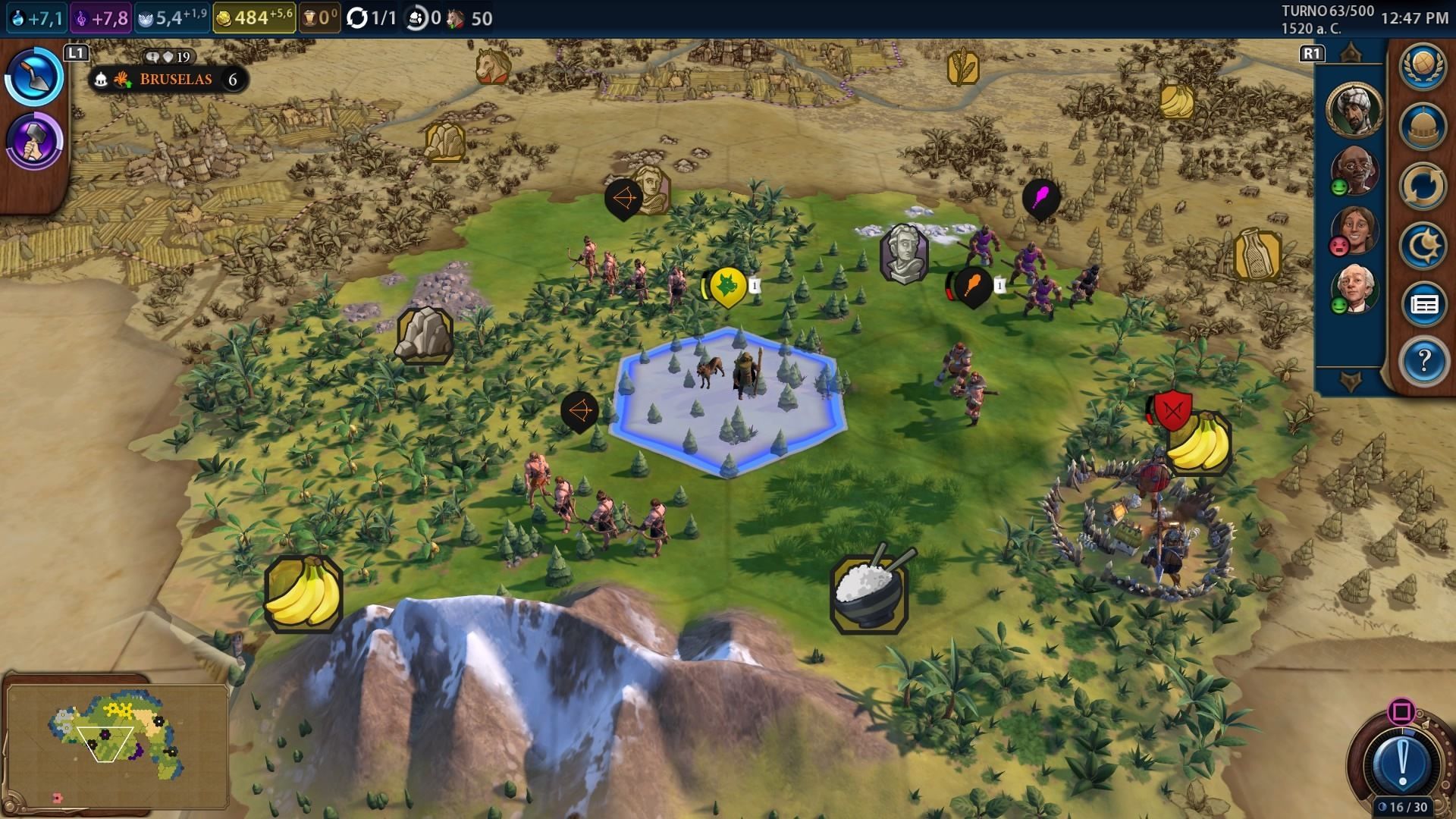Click the exclamation mark action button
The image size is (1456, 819).
tap(1402, 761)
